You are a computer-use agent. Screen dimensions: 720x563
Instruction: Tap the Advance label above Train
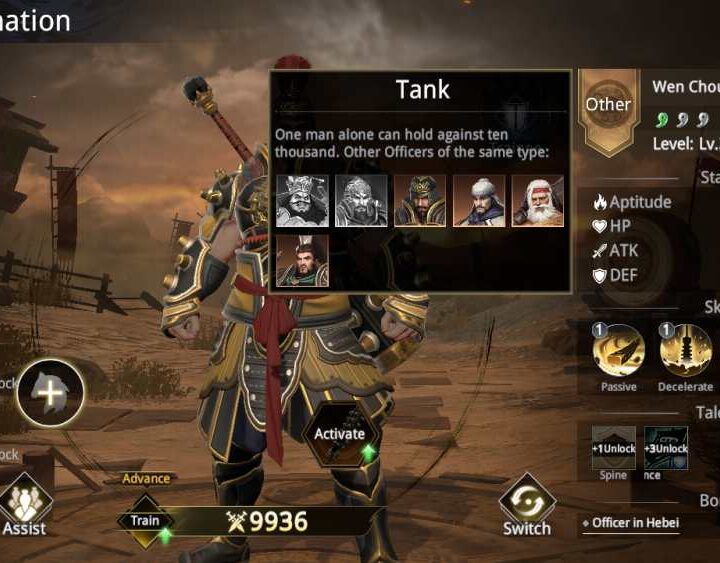pyautogui.click(x=146, y=479)
